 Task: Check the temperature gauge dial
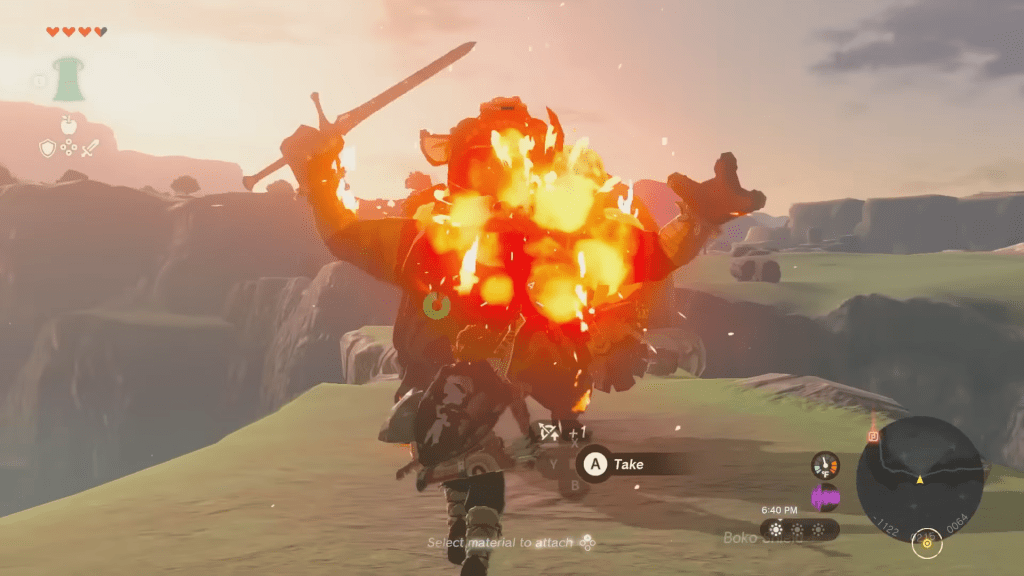(825, 465)
